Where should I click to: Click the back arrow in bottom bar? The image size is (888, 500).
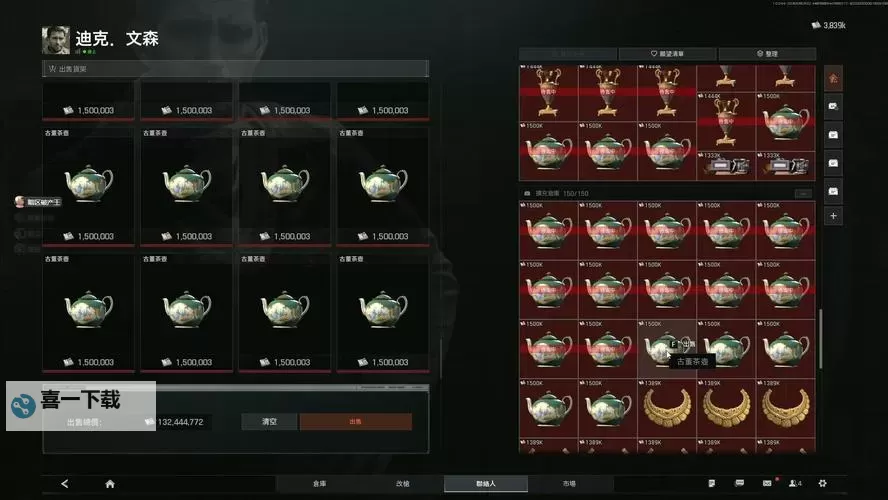[65, 483]
